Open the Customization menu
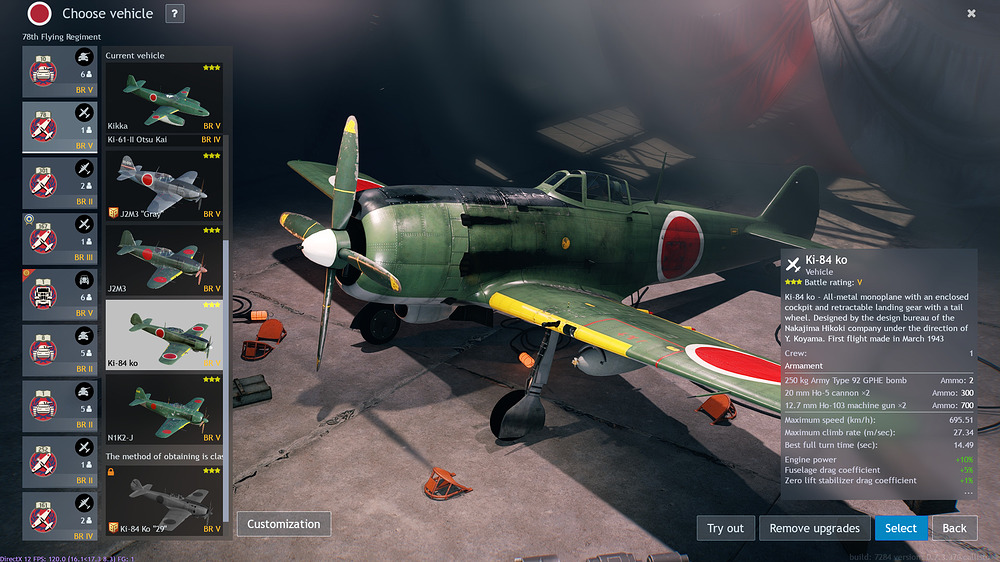 [x=283, y=524]
